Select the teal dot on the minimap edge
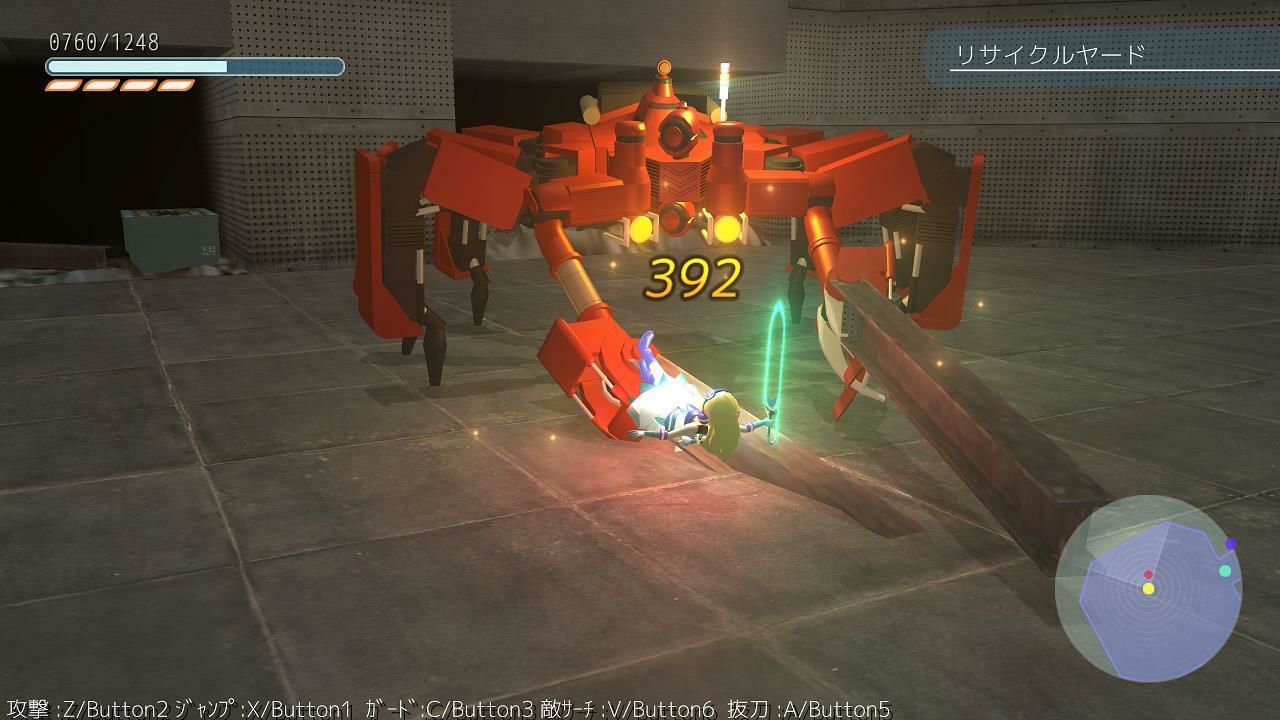1280x720 pixels. (x=1225, y=570)
